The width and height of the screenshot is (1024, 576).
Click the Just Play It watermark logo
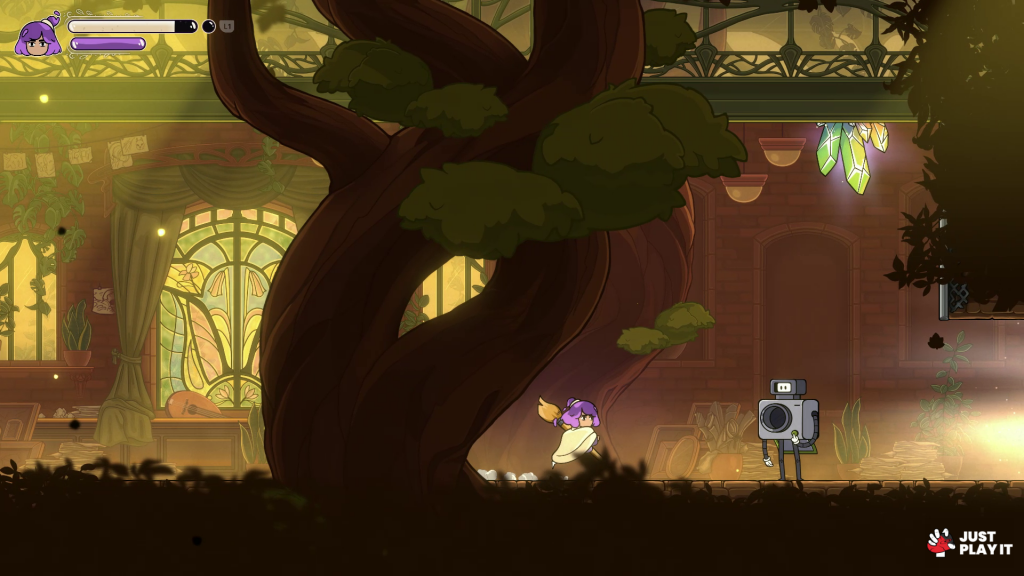969,542
